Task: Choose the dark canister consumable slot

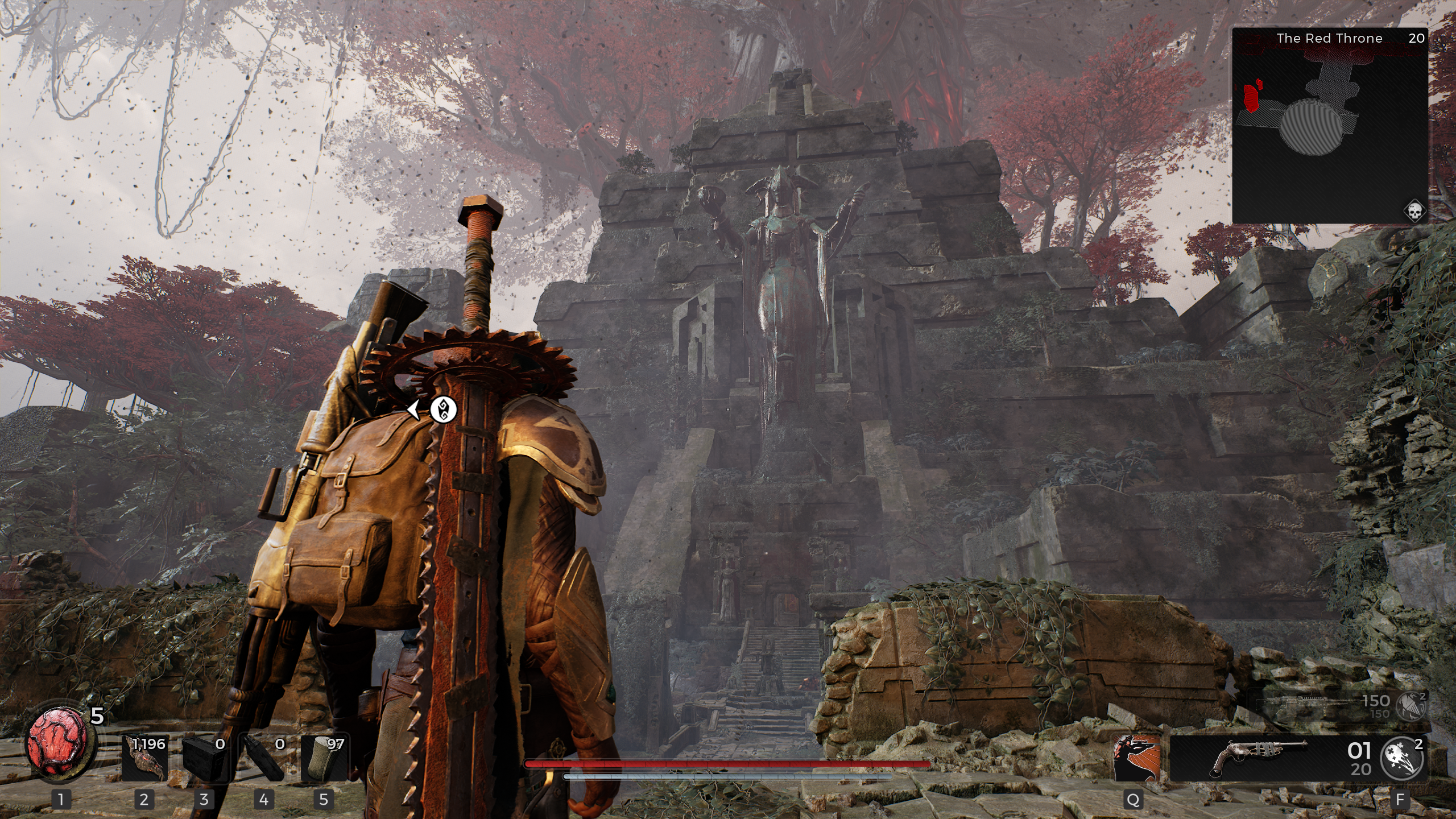Action: coord(264,758)
